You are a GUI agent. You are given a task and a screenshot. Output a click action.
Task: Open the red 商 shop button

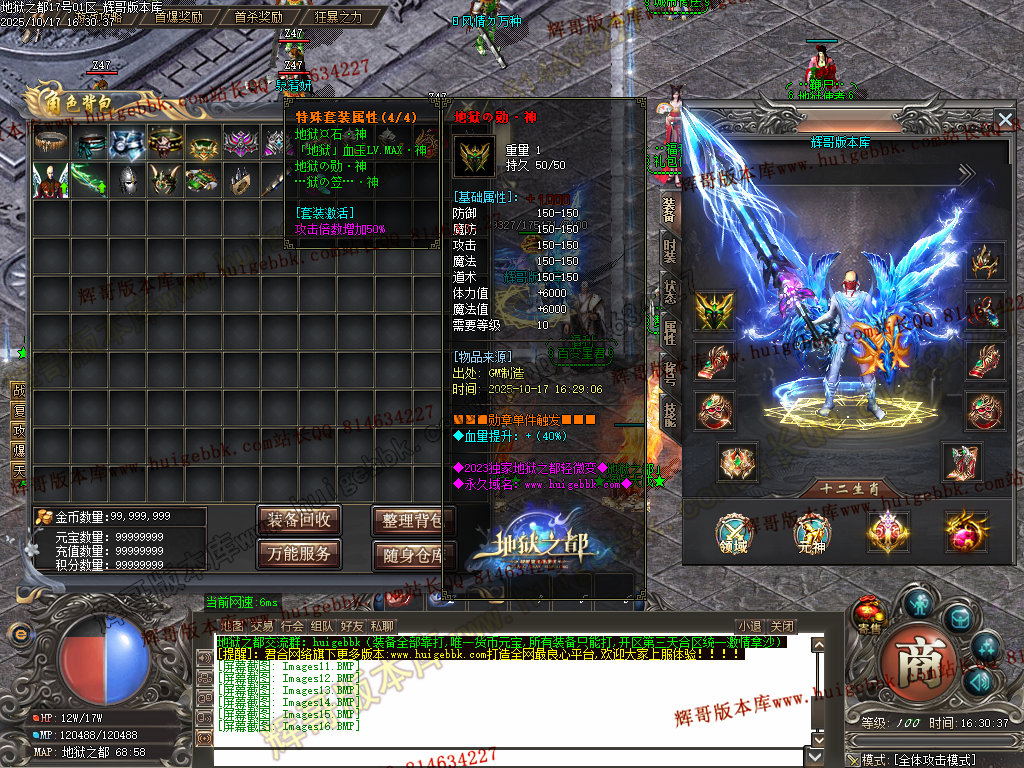click(912, 661)
